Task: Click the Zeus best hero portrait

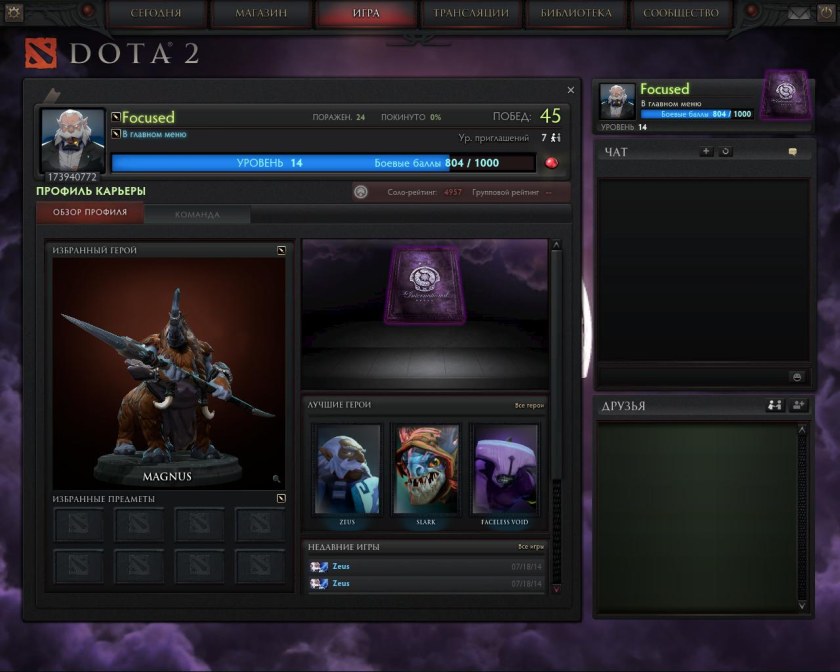Action: (x=348, y=470)
